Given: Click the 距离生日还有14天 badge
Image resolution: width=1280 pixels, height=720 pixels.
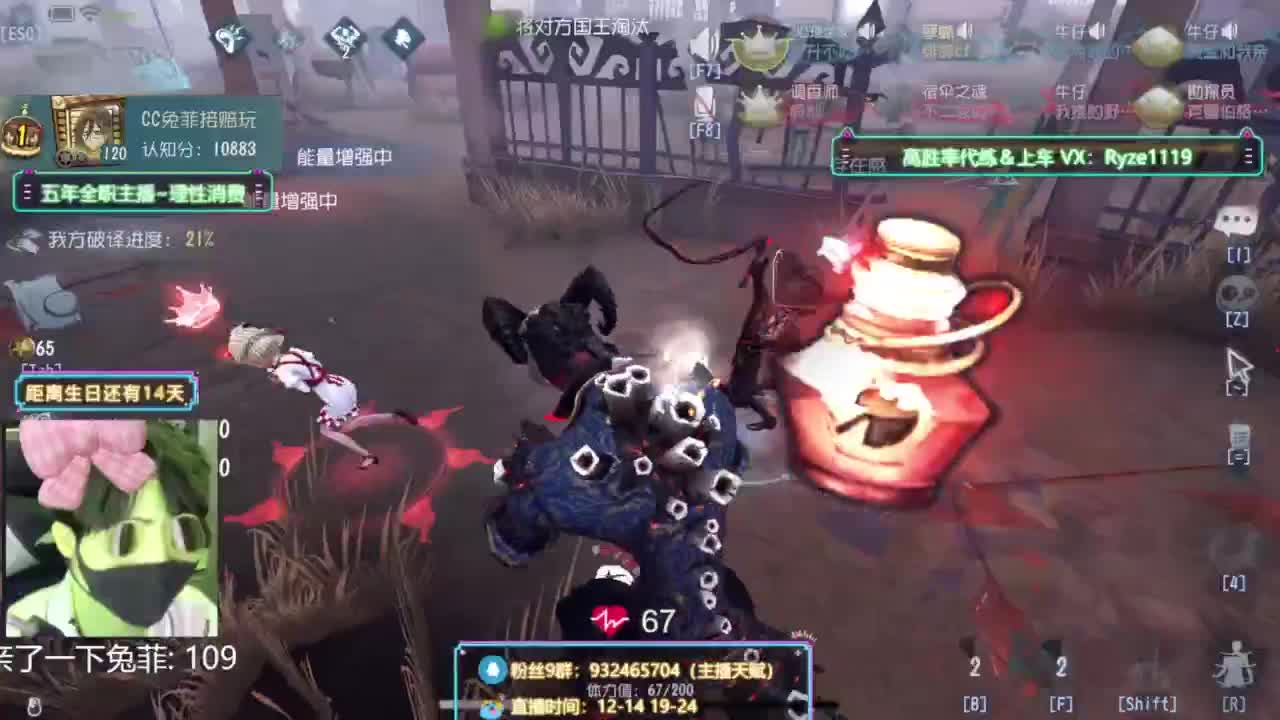Looking at the screenshot, I should tap(104, 394).
